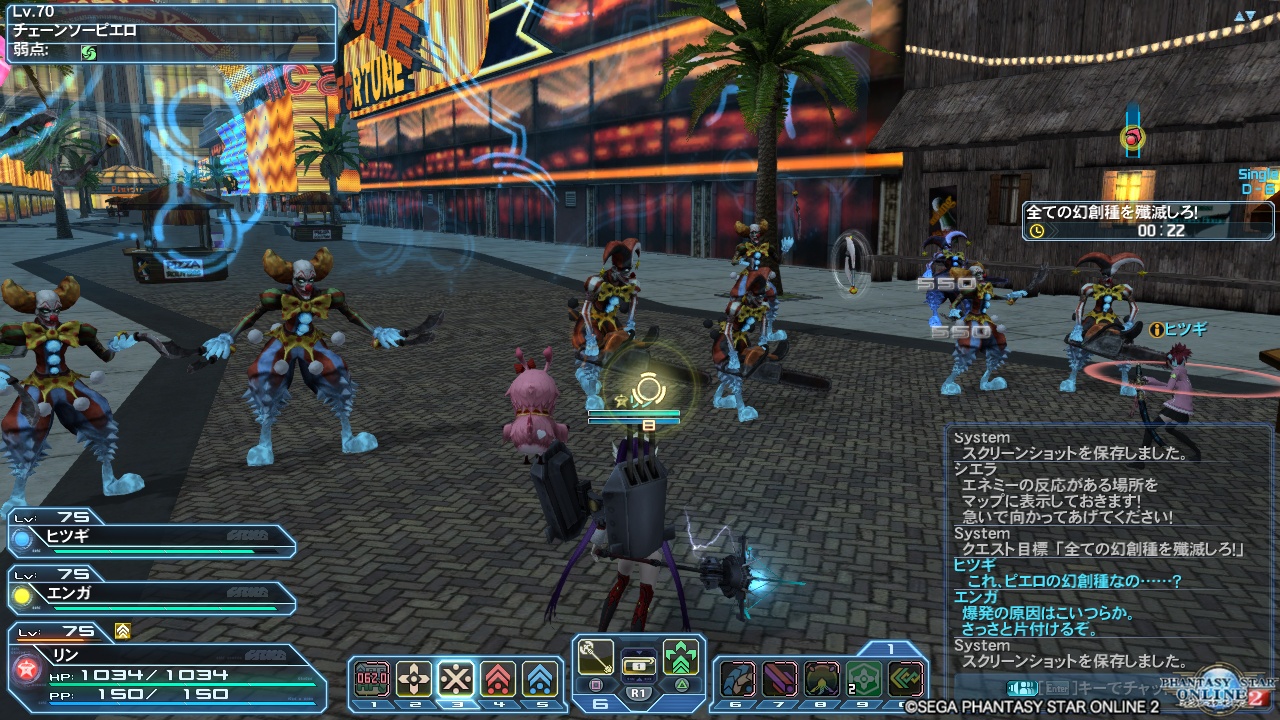Use the blue spiral item in slot 6

738,679
